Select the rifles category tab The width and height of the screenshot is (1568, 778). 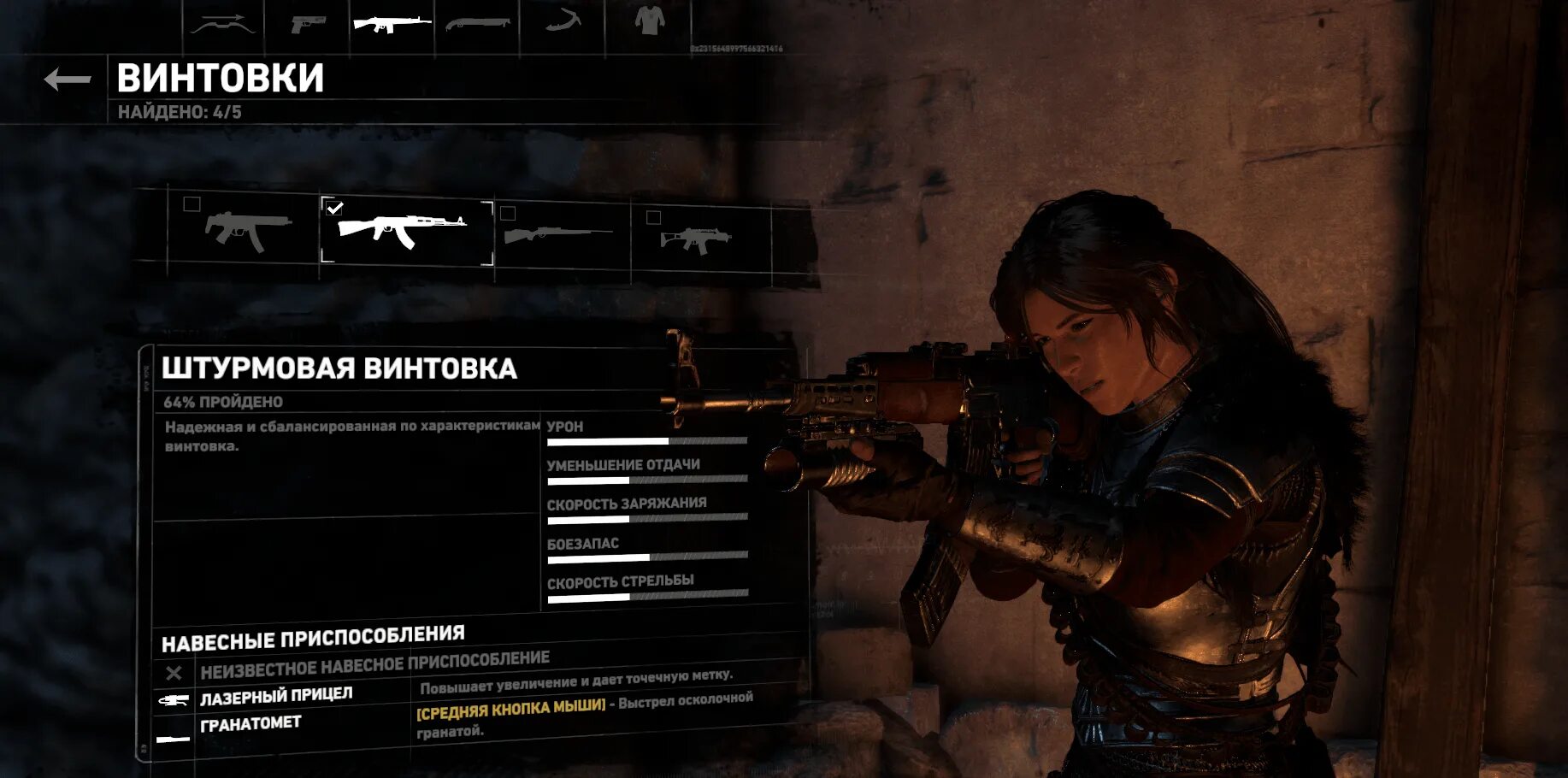tap(392, 24)
